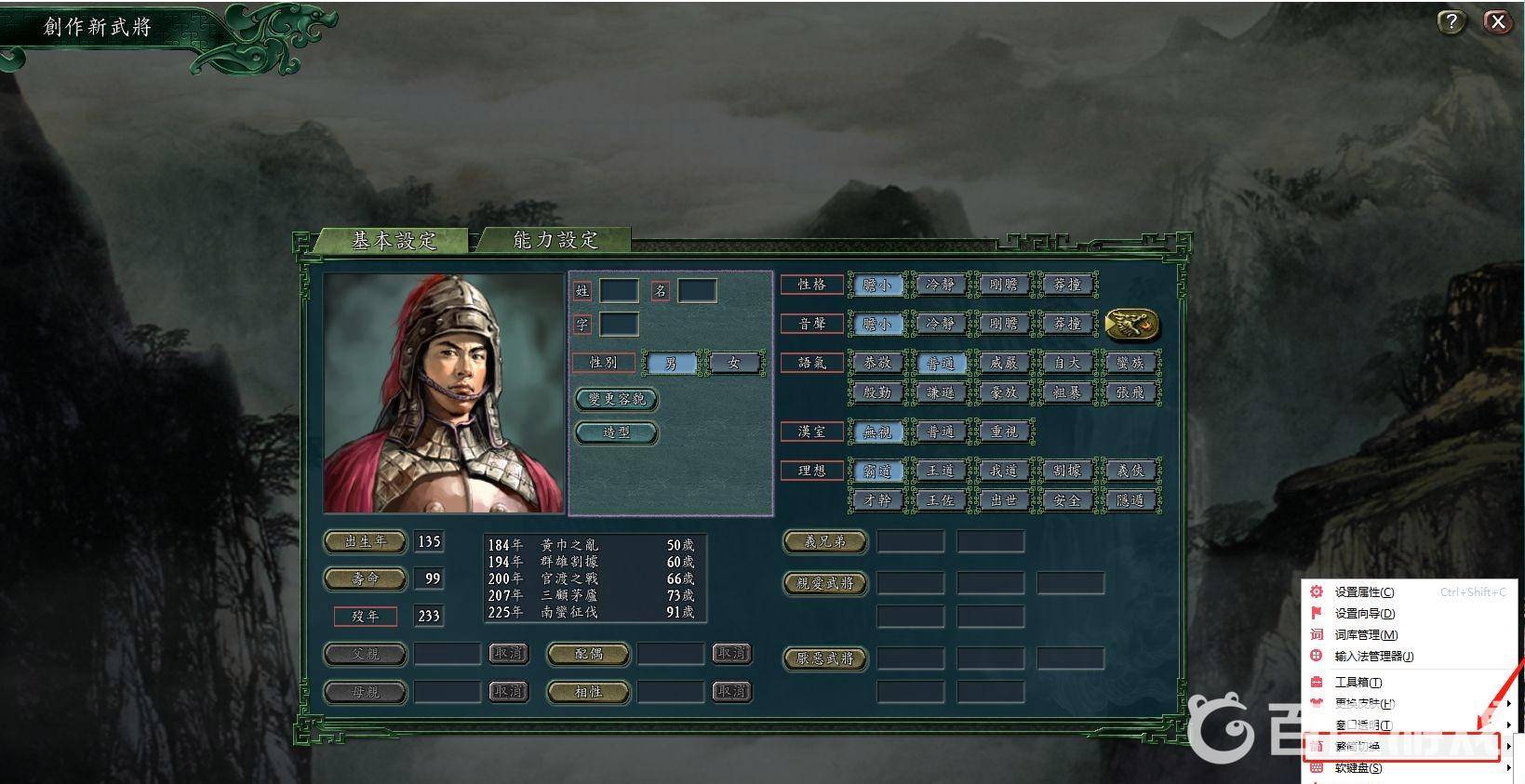Click the 變更容貌 button

pyautogui.click(x=616, y=399)
